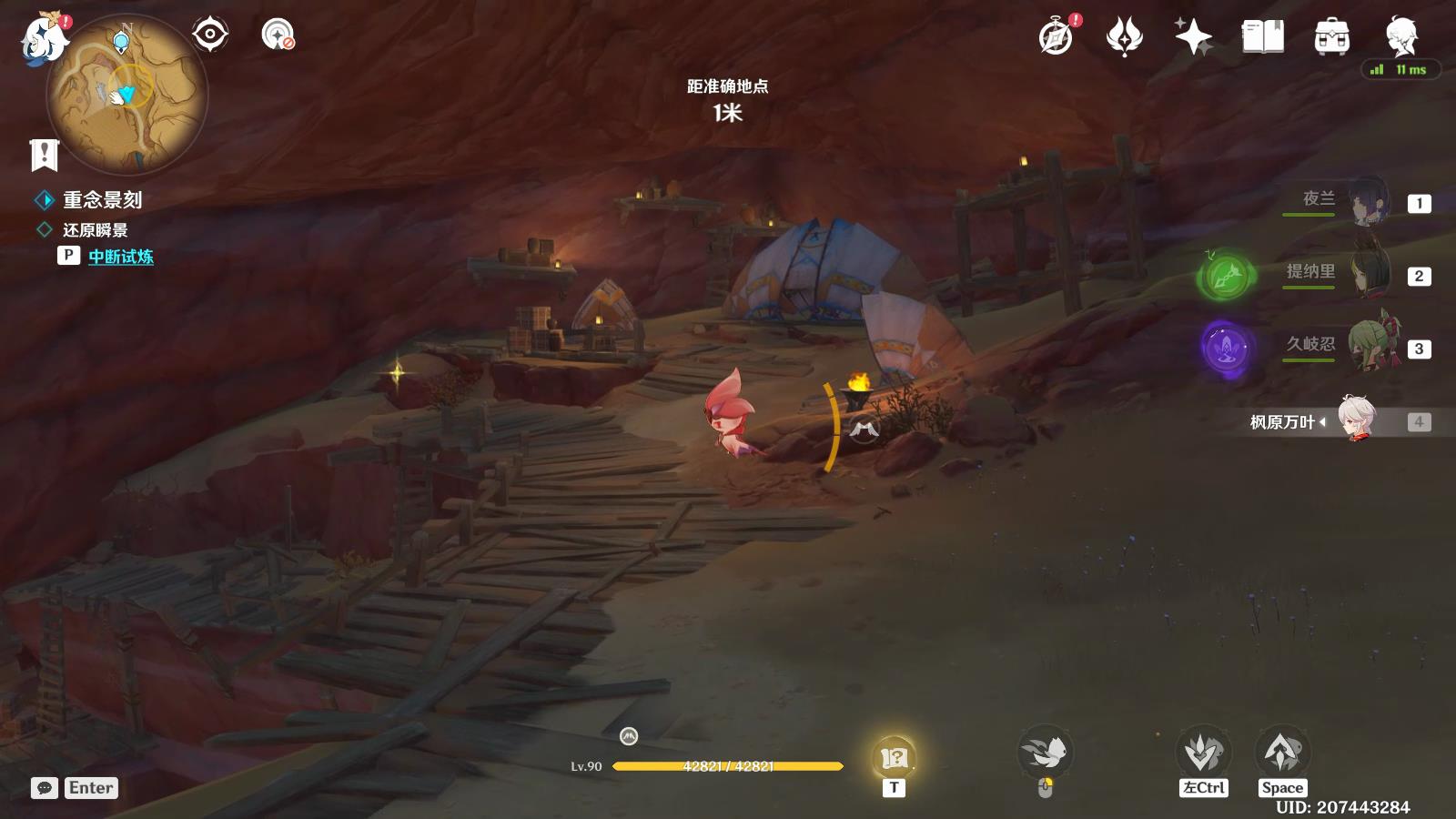Toggle the enemy detection icon beside the minimap
This screenshot has height=819, width=1456.
click(210, 35)
